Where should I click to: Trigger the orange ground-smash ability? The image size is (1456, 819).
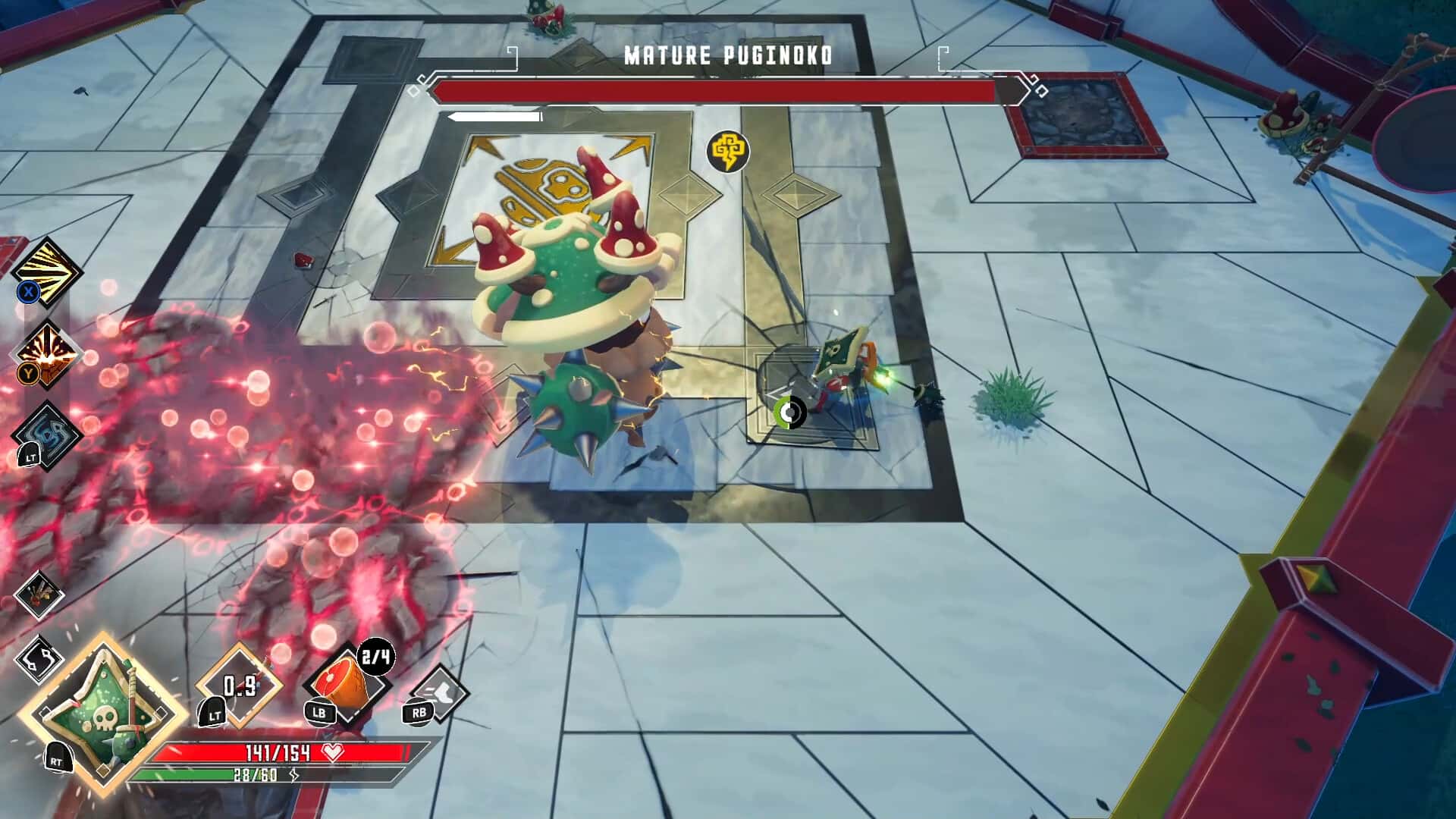[x=49, y=354]
